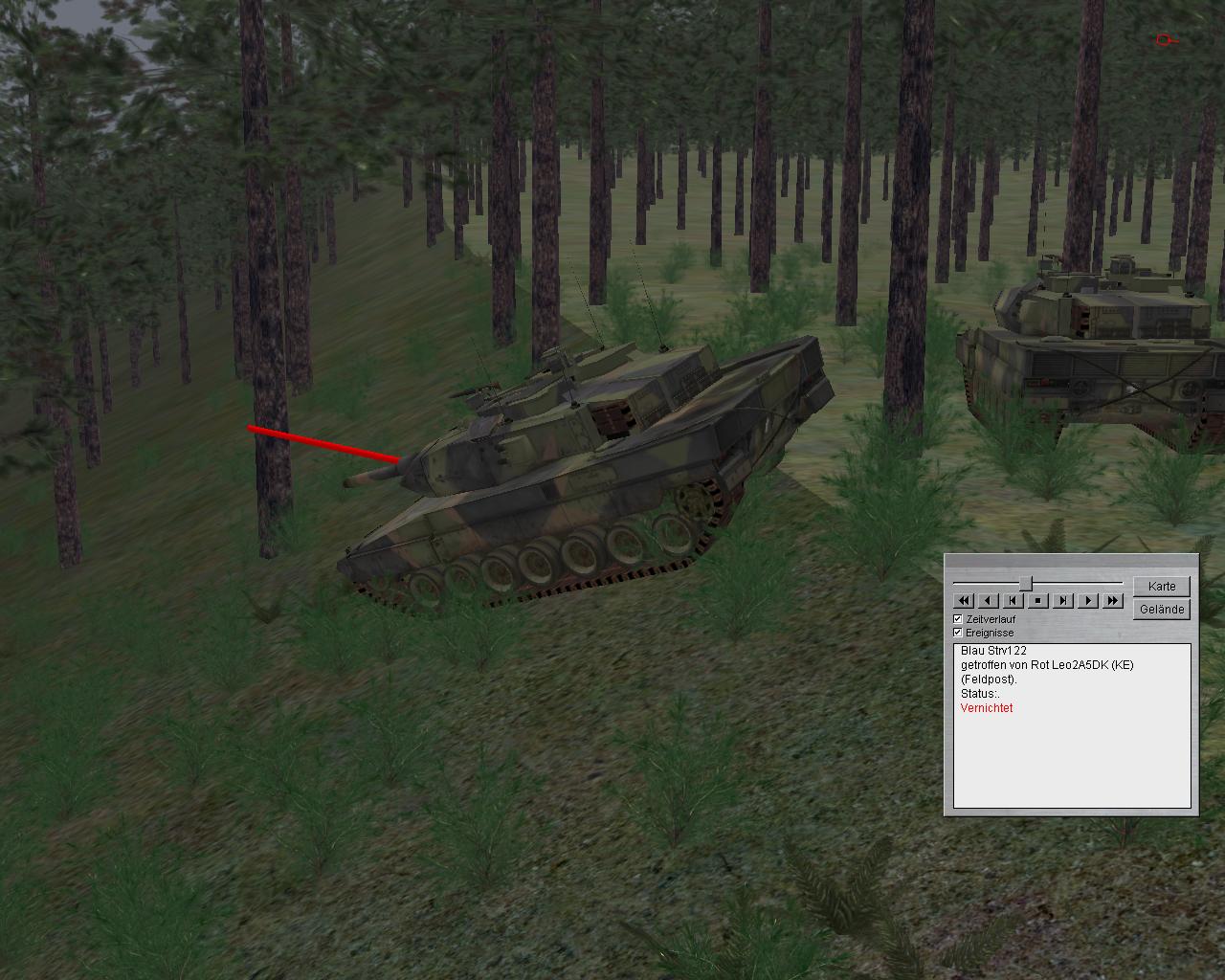Click the replay timeline slider handle
The width and height of the screenshot is (1225, 980).
click(1025, 583)
